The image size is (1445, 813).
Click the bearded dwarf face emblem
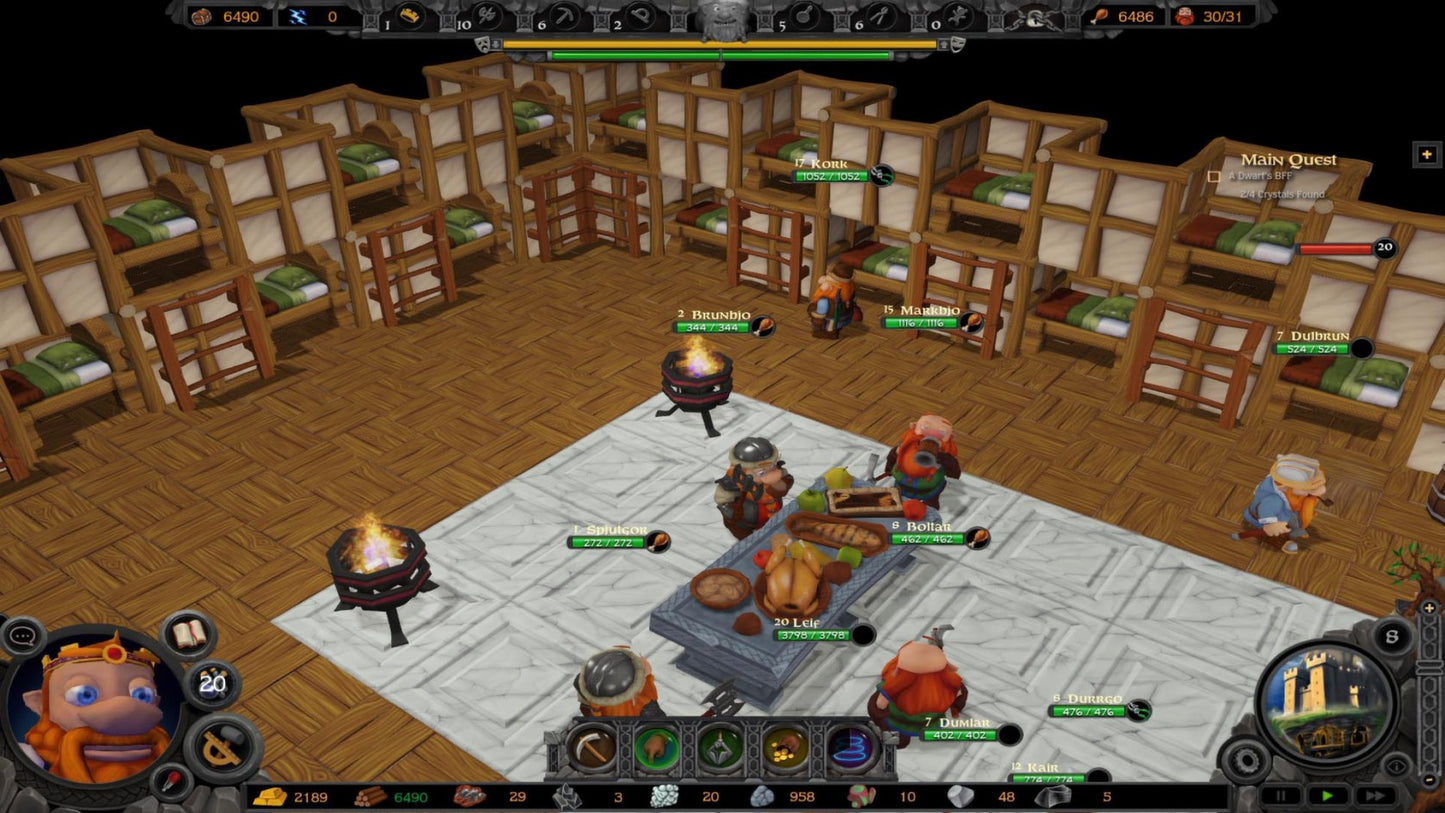pos(722,18)
